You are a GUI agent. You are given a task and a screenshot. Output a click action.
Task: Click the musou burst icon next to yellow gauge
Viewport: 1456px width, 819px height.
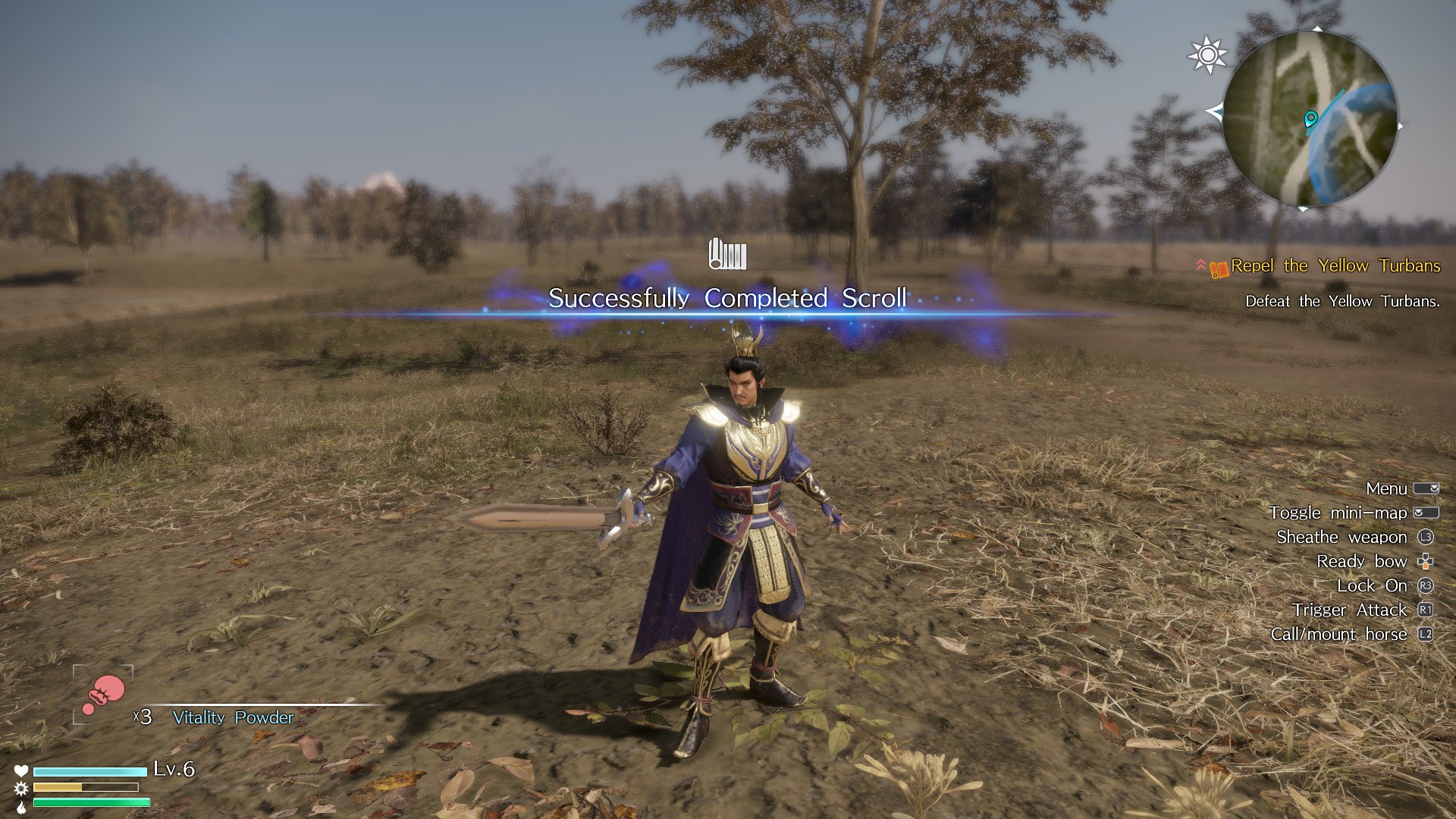point(21,789)
